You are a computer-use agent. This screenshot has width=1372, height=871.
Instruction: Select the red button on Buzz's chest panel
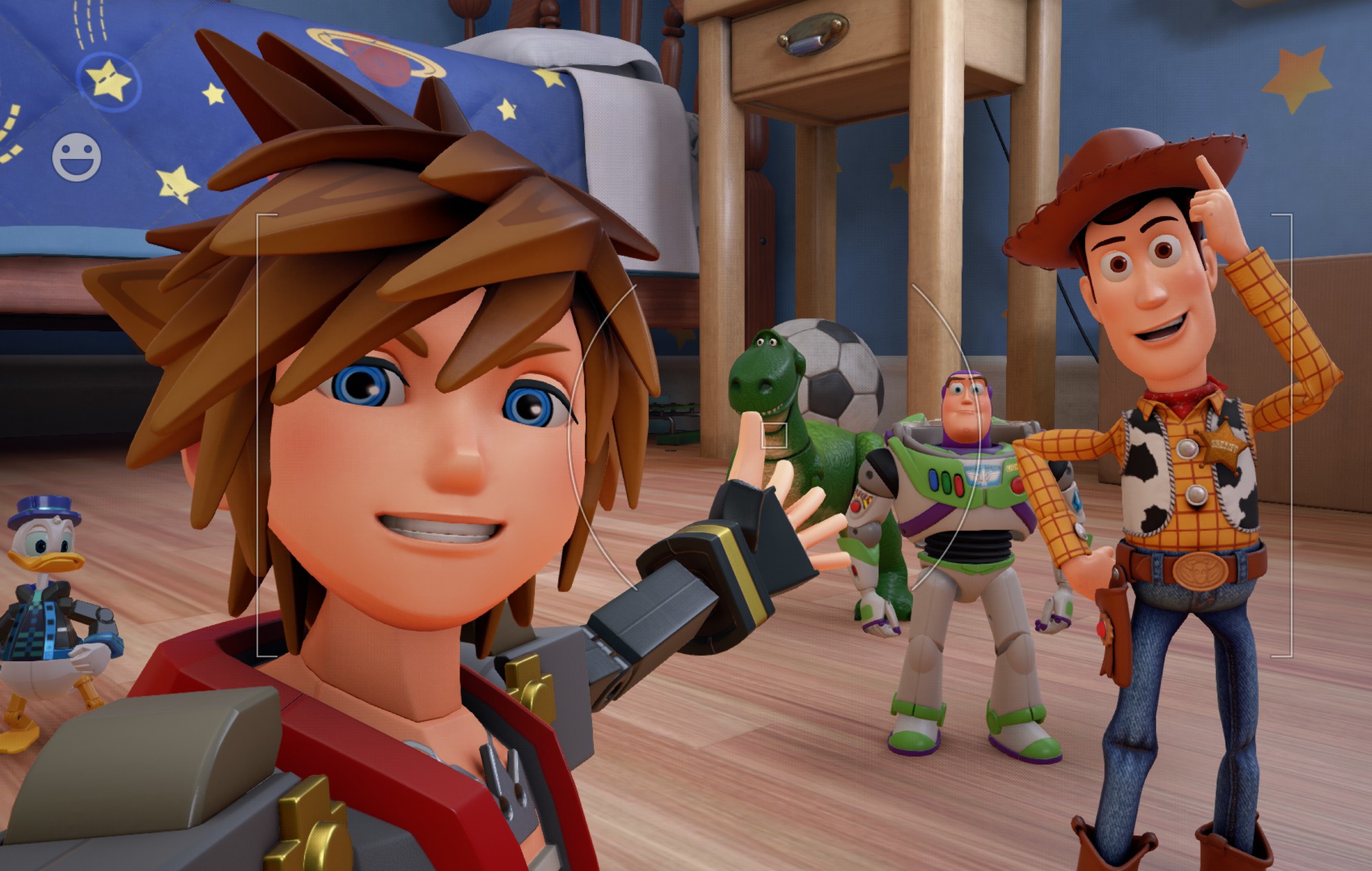pos(958,484)
